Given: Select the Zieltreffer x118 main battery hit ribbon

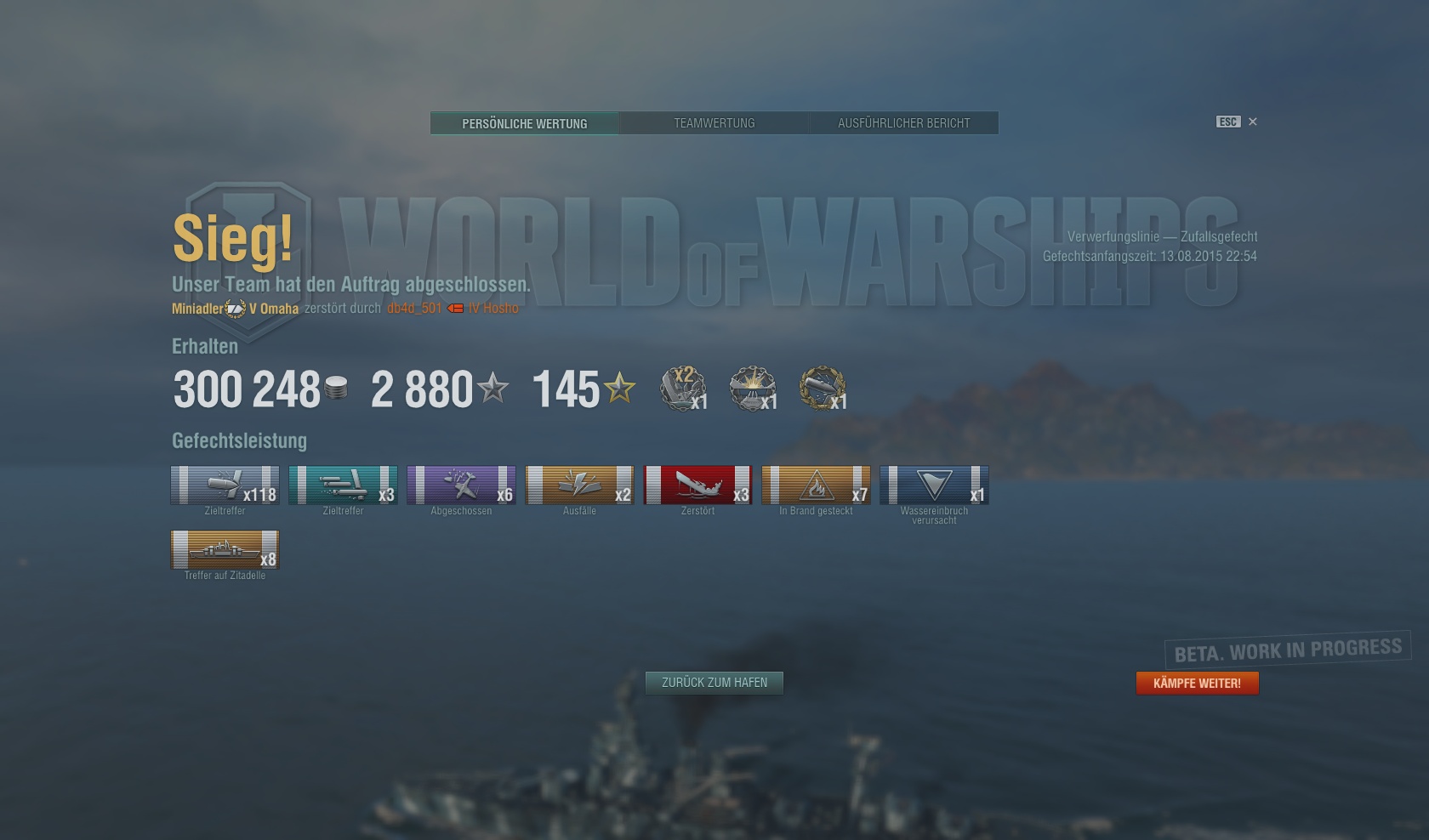Looking at the screenshot, I should pyautogui.click(x=225, y=486).
